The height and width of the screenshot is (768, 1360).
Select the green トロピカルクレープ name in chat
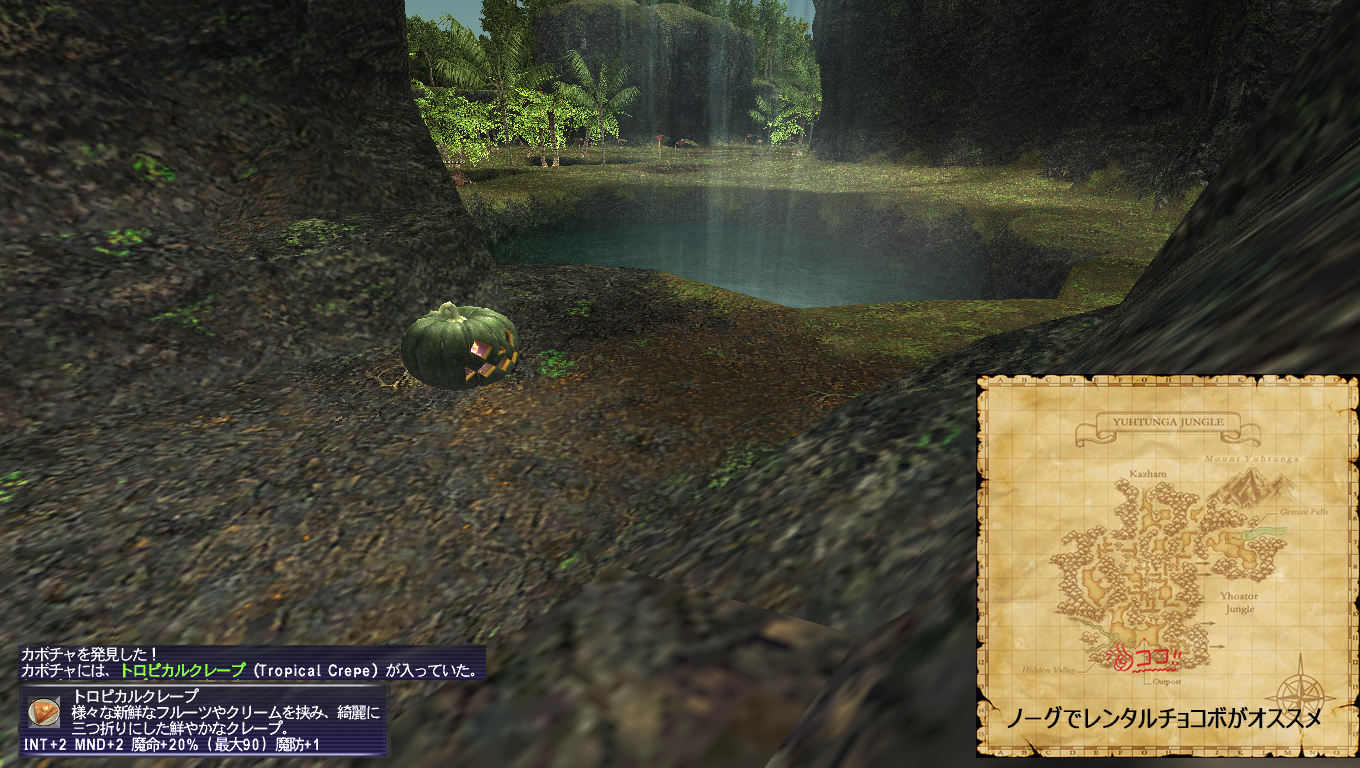pyautogui.click(x=182, y=671)
